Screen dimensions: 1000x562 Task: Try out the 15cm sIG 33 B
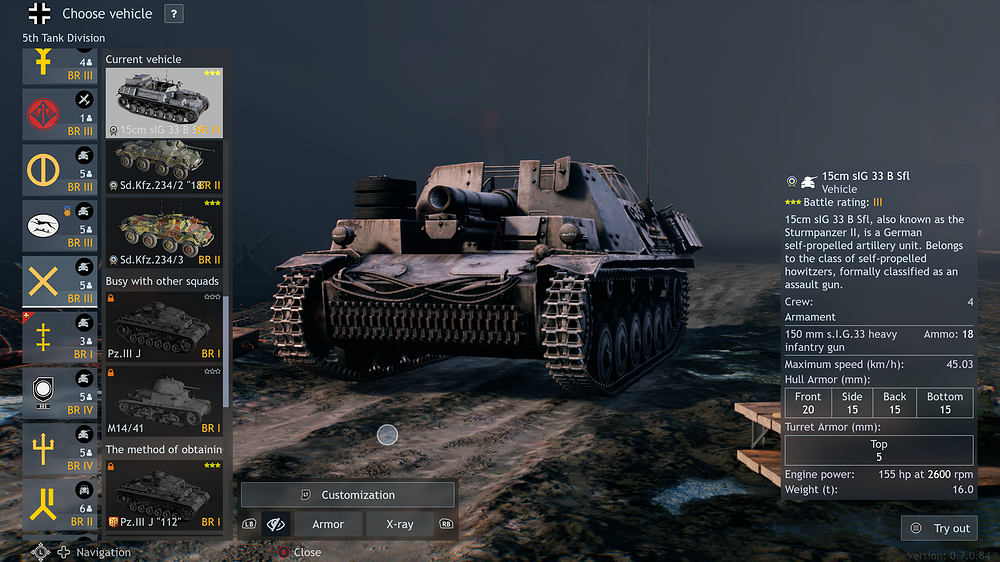tap(940, 528)
